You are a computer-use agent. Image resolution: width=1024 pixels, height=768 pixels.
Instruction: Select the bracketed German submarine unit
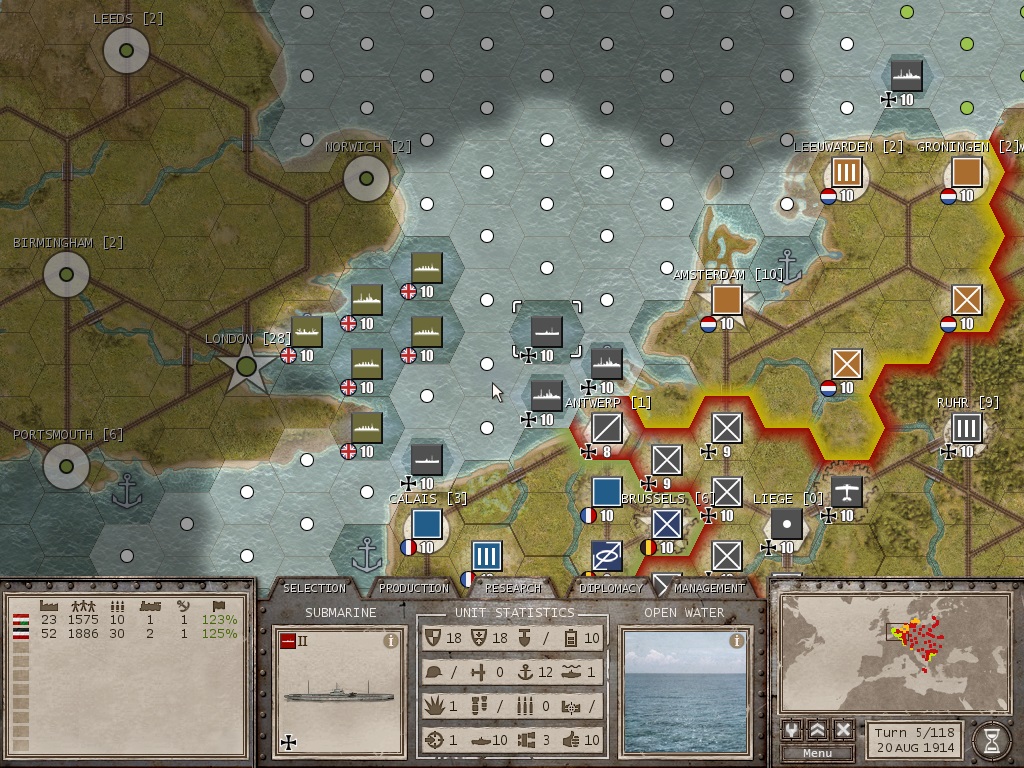pos(547,331)
